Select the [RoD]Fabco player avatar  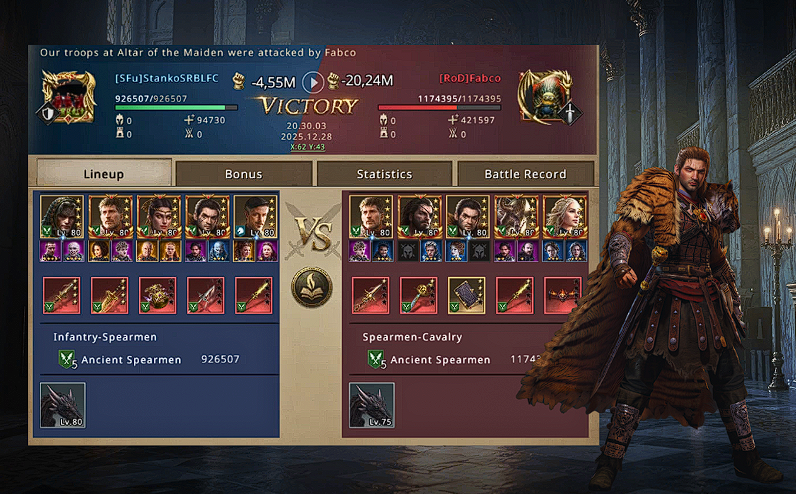[x=541, y=97]
